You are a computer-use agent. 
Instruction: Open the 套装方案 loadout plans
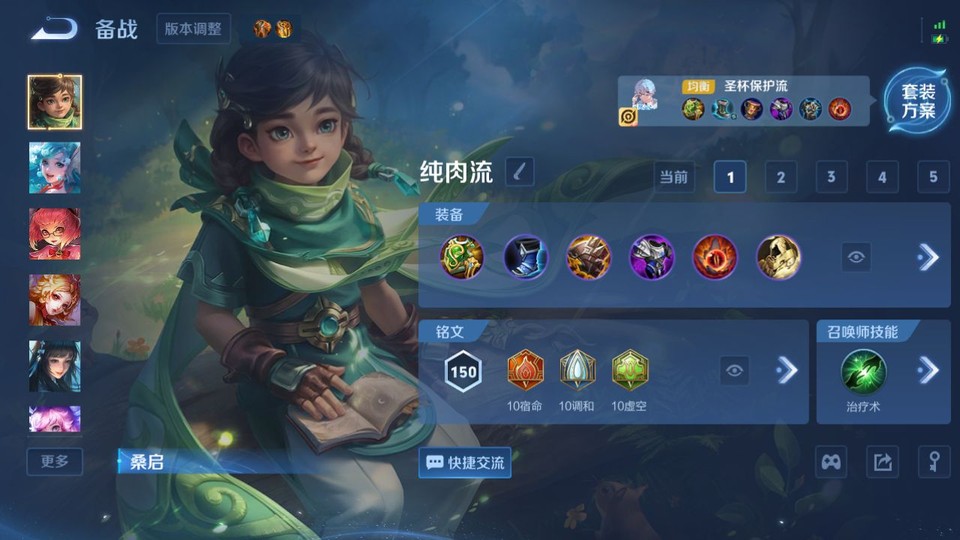point(917,101)
